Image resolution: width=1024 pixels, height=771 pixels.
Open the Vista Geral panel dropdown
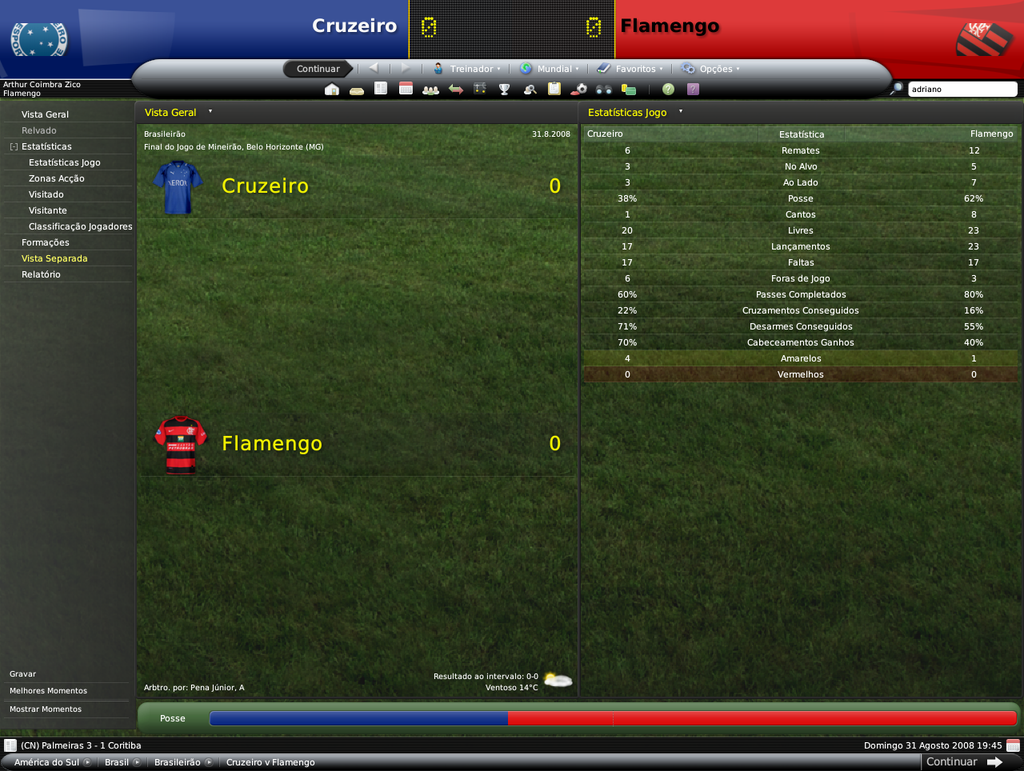pyautogui.click(x=210, y=112)
